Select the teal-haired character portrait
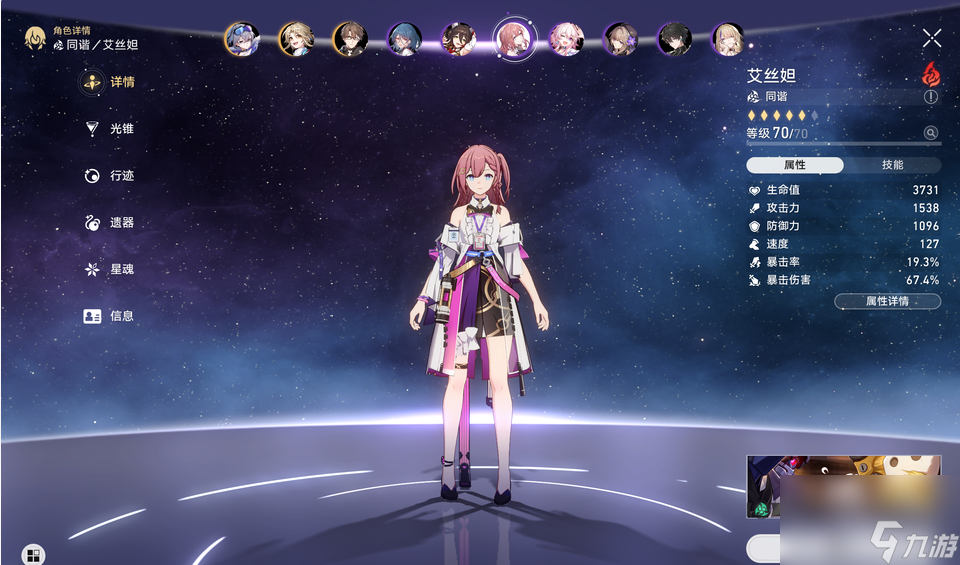This screenshot has height=565, width=960. pyautogui.click(x=404, y=39)
